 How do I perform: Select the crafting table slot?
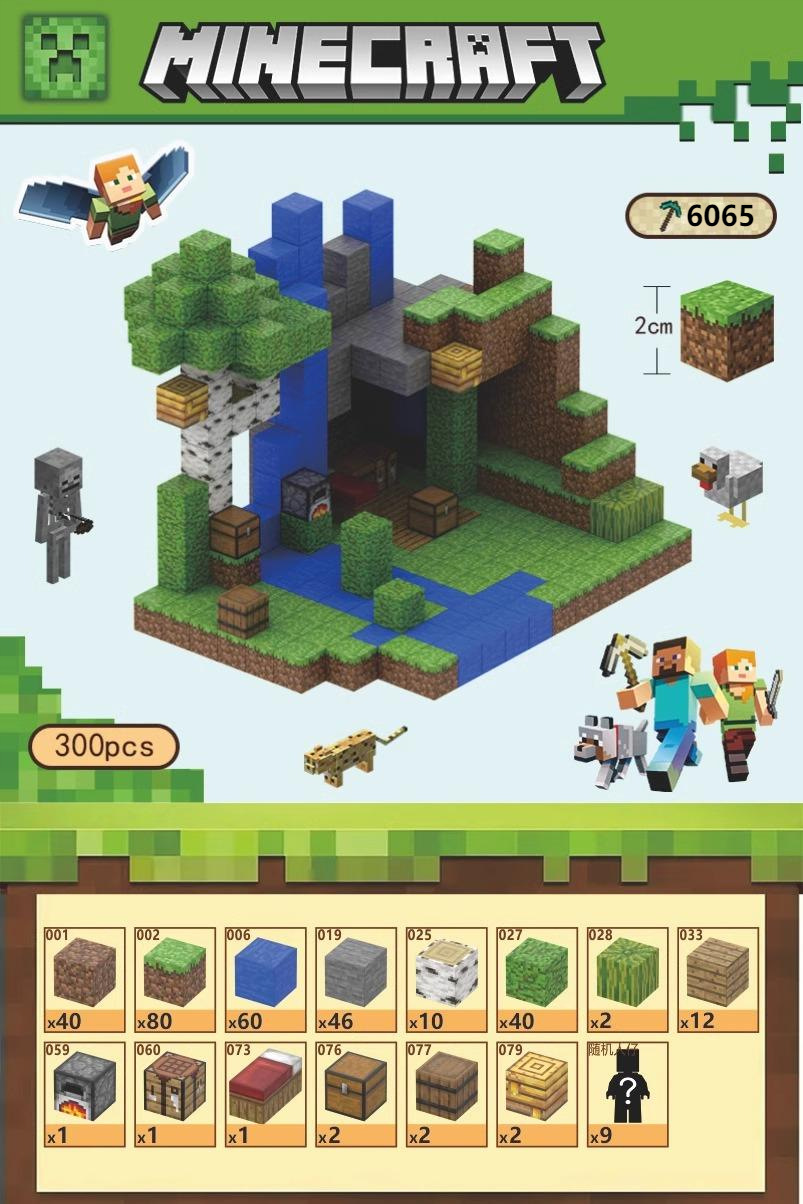175,1094
